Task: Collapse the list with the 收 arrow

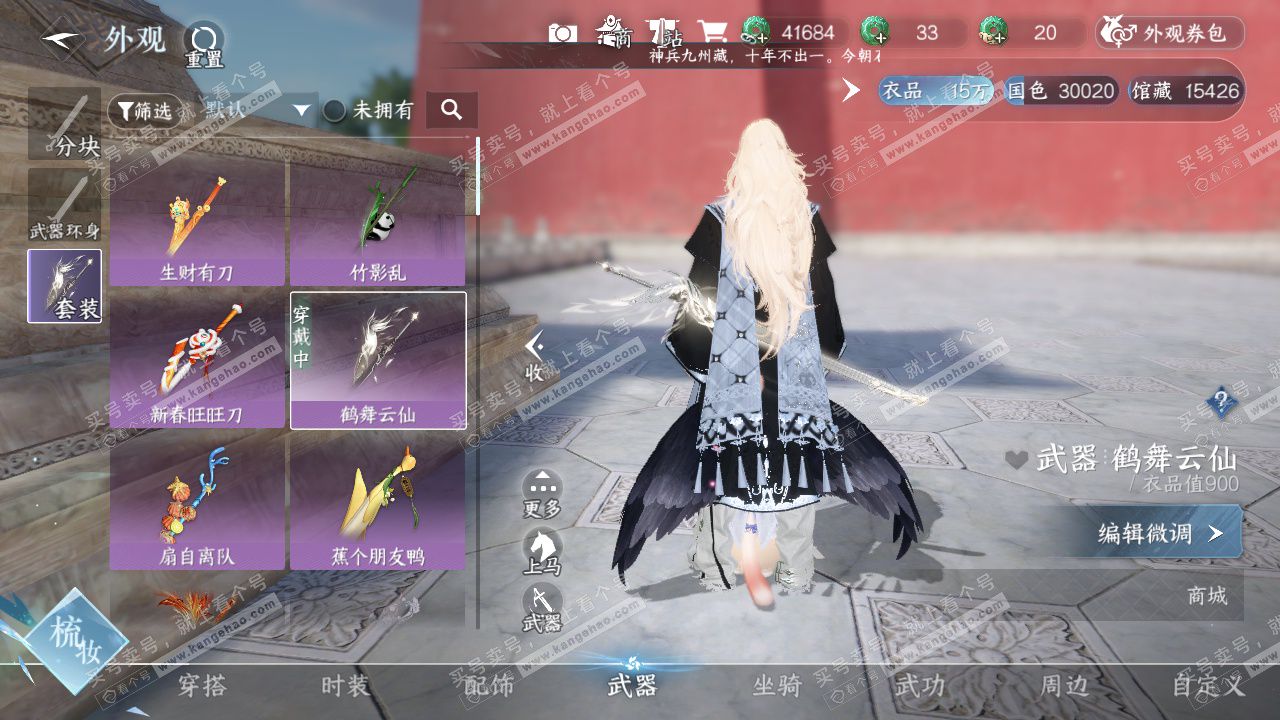Action: (x=536, y=356)
